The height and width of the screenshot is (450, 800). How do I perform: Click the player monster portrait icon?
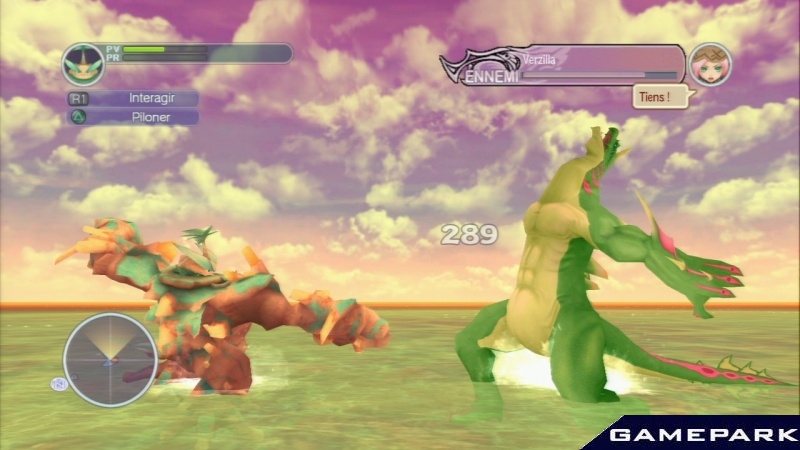(x=84, y=64)
